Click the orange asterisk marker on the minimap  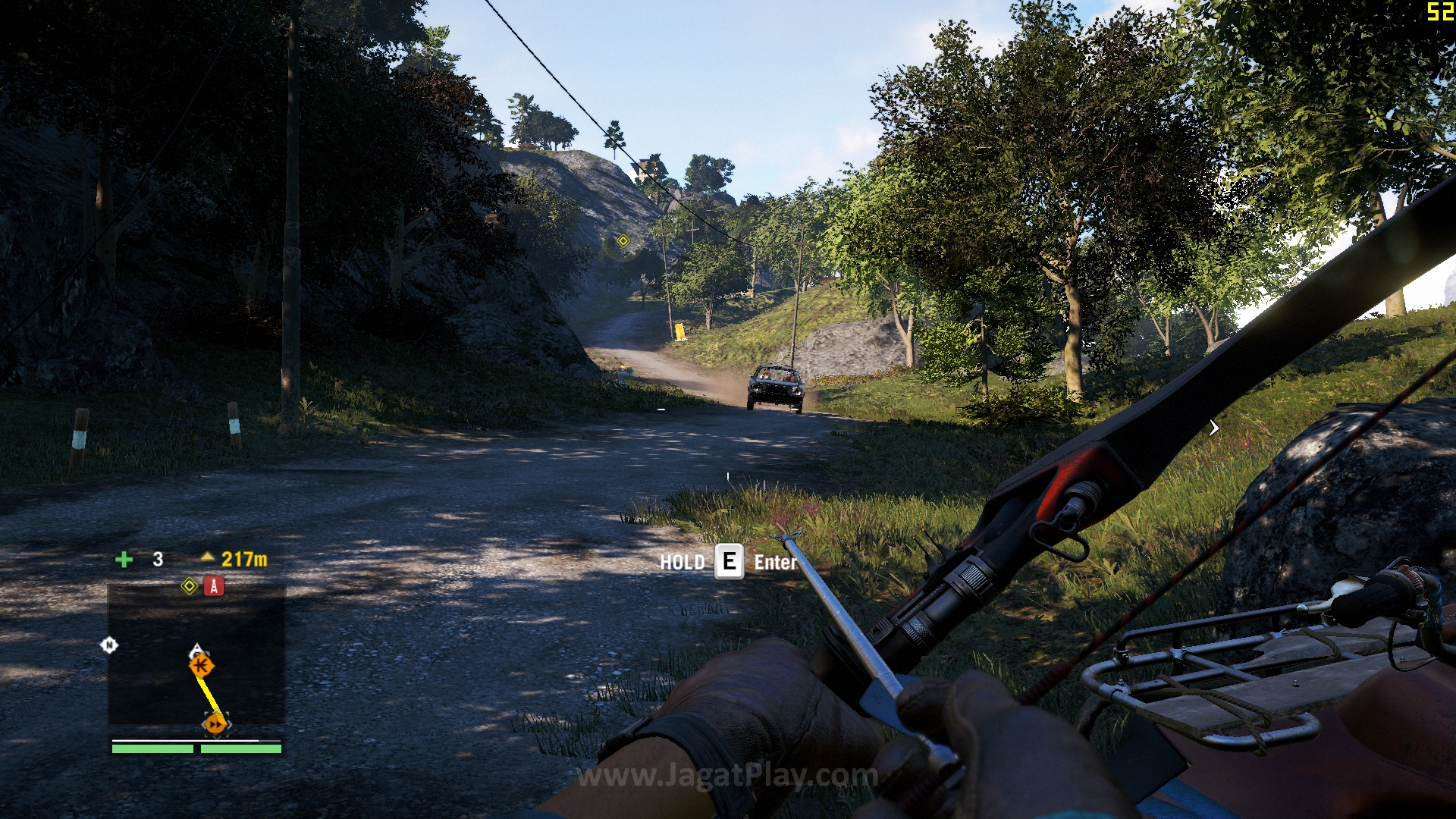pos(202,666)
